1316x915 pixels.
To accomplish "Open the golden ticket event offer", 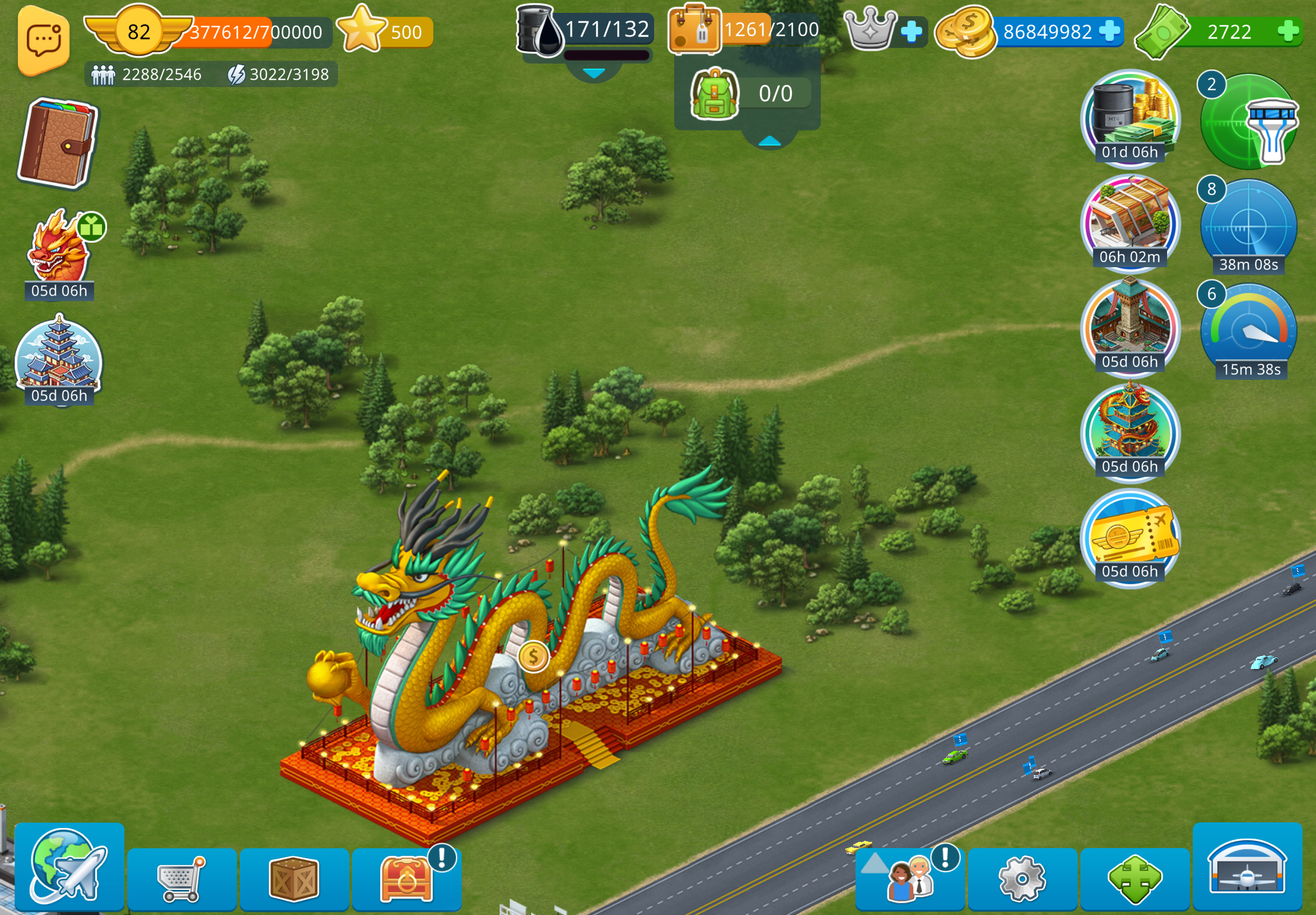I will tap(1130, 537).
